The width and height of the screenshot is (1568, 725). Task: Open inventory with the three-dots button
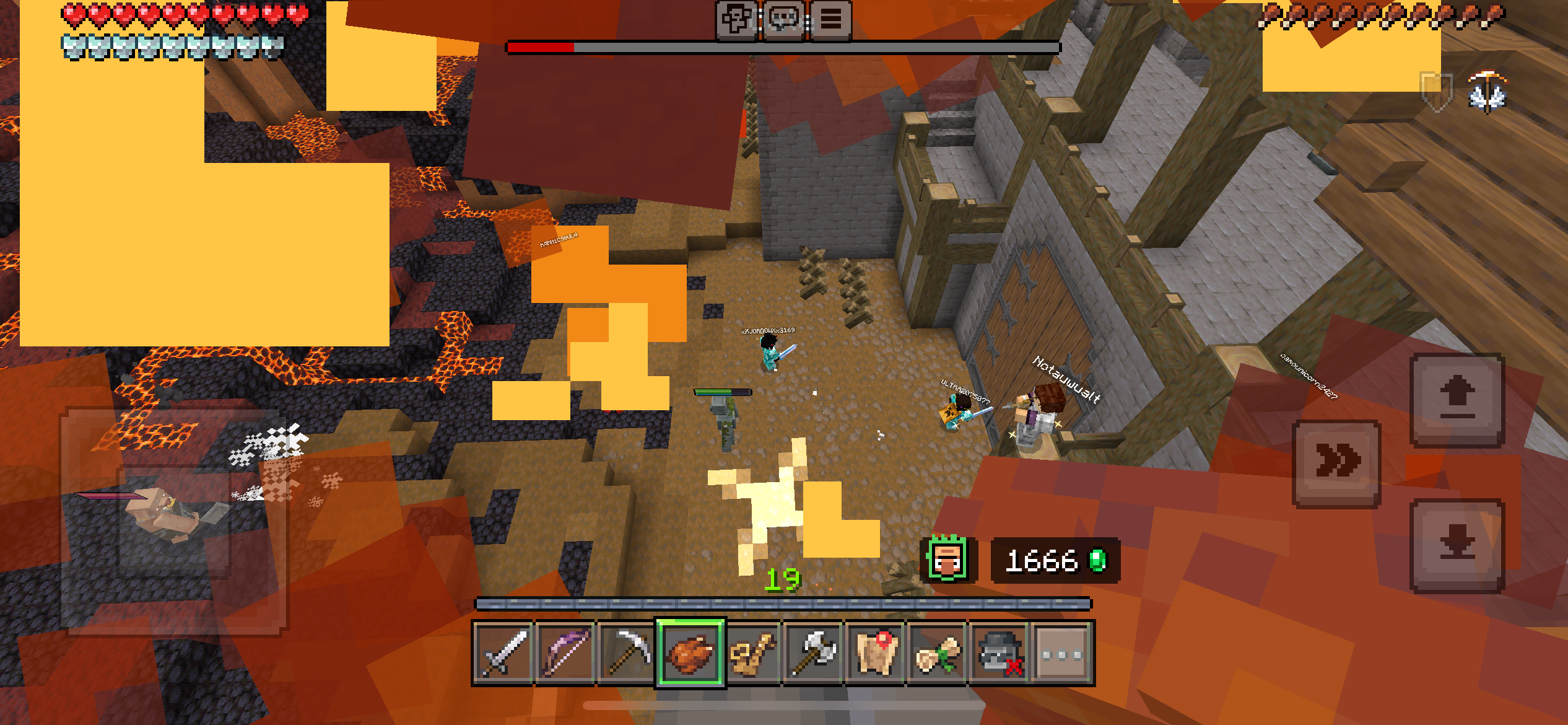pos(1061,653)
